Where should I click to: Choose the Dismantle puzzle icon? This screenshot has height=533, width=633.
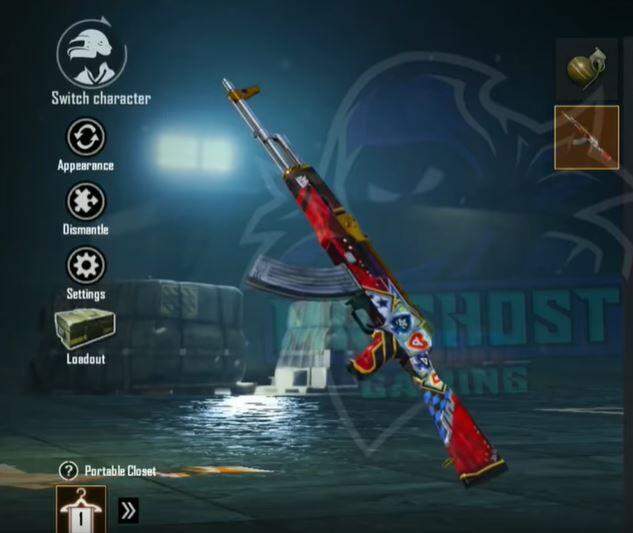86,201
